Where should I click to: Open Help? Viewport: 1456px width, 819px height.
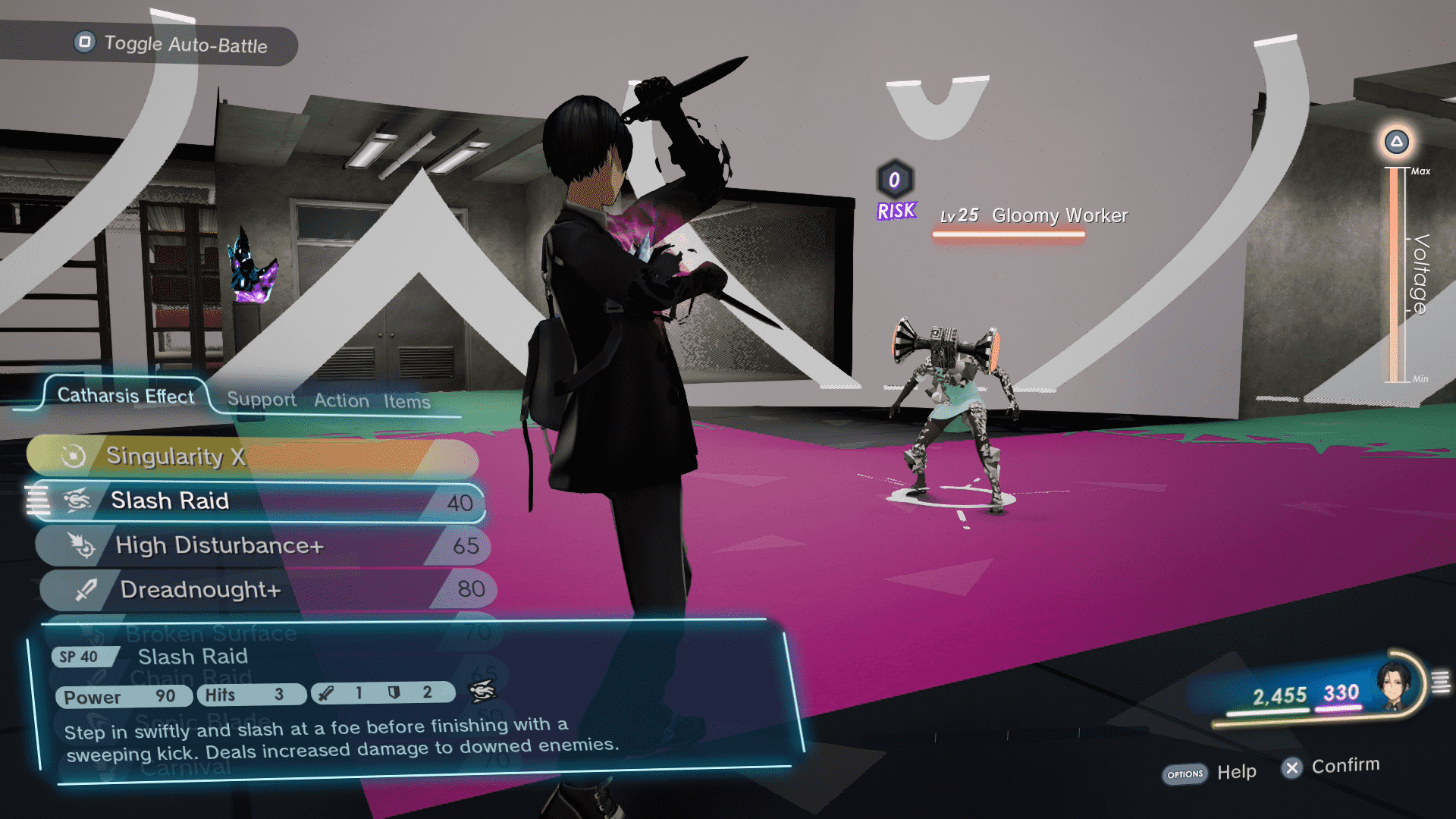(1237, 772)
